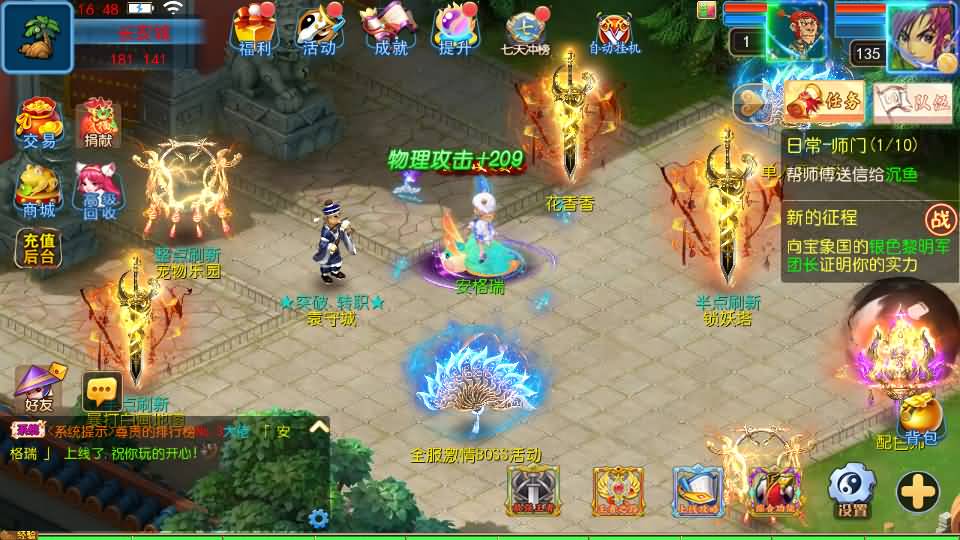Viewport: 960px width, 540px height.
Task: Toggle the 自动挂机 auto-battle icon
Action: 614,32
